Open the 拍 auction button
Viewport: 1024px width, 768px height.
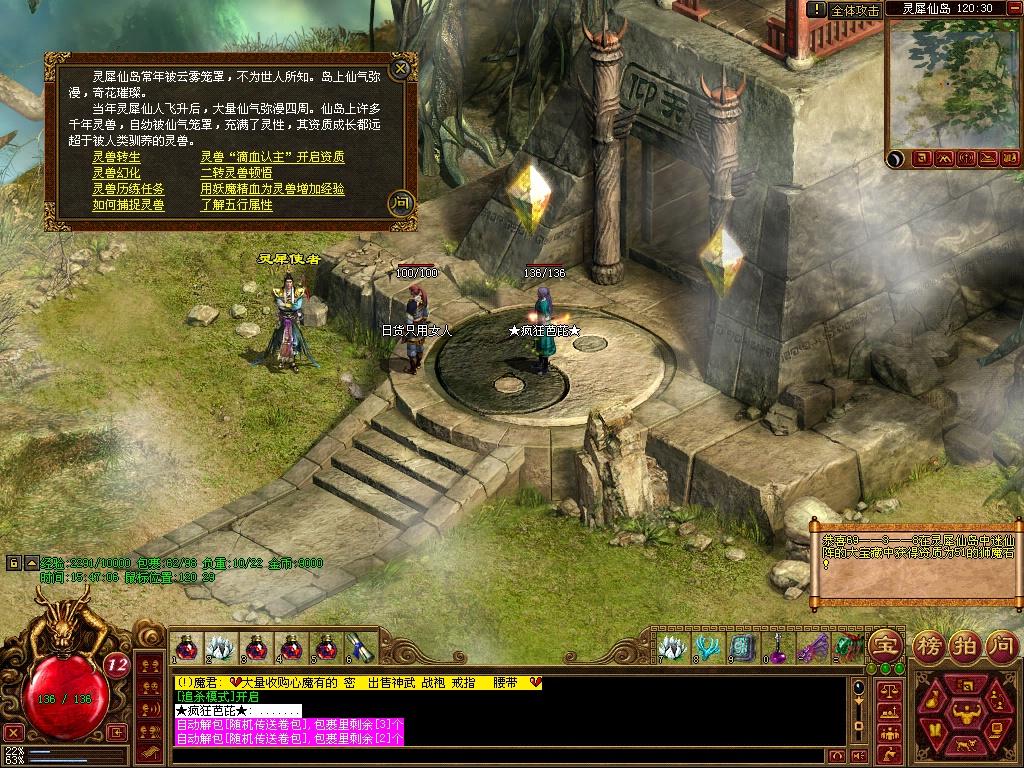964,645
